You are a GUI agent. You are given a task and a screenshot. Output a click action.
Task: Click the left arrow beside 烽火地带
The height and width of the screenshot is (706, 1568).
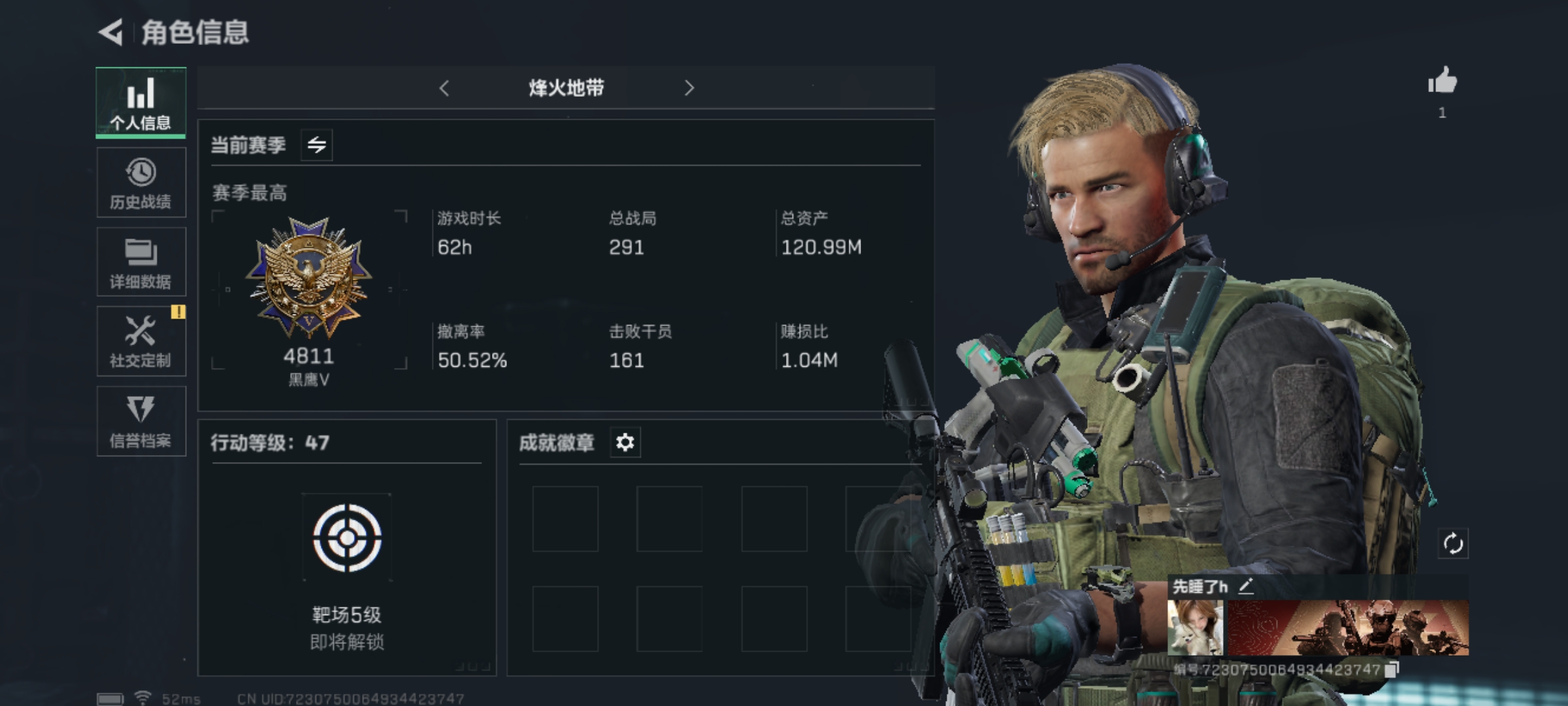444,88
